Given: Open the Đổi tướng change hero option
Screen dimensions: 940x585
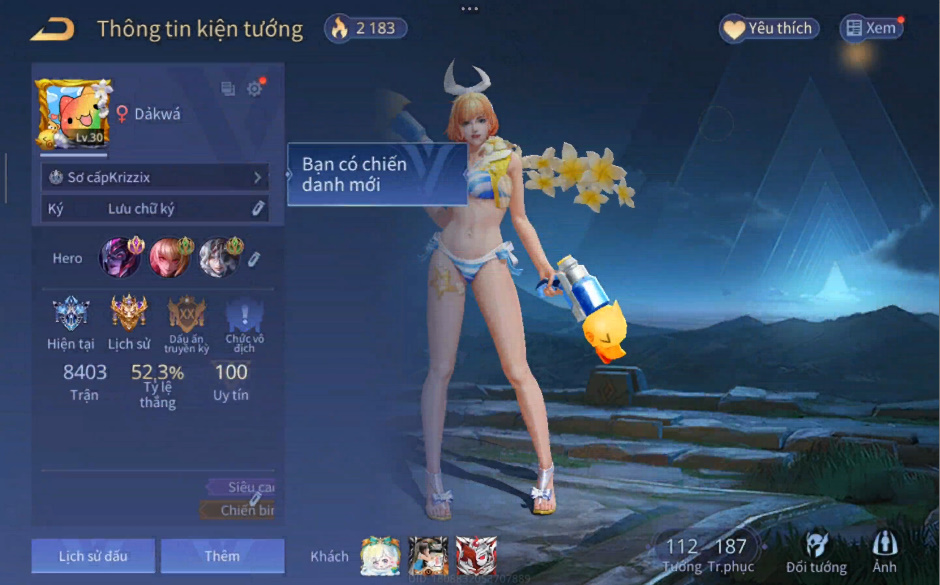Looking at the screenshot, I should (x=818, y=553).
